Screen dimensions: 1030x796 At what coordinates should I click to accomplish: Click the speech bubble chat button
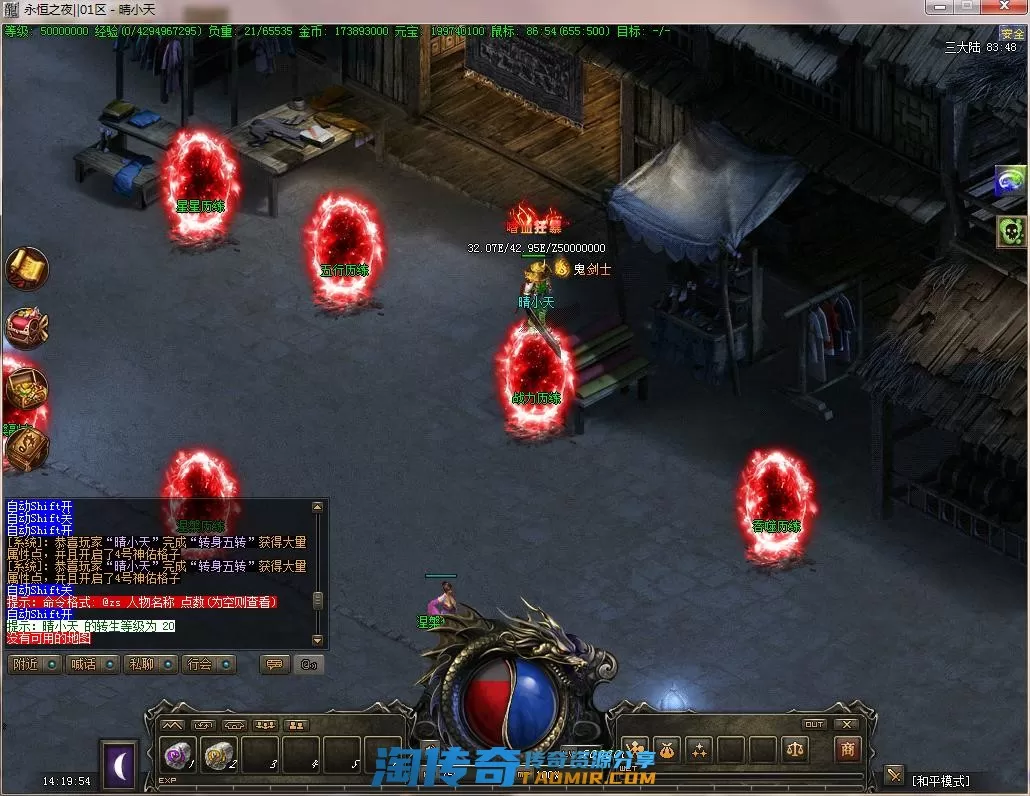pos(273,664)
